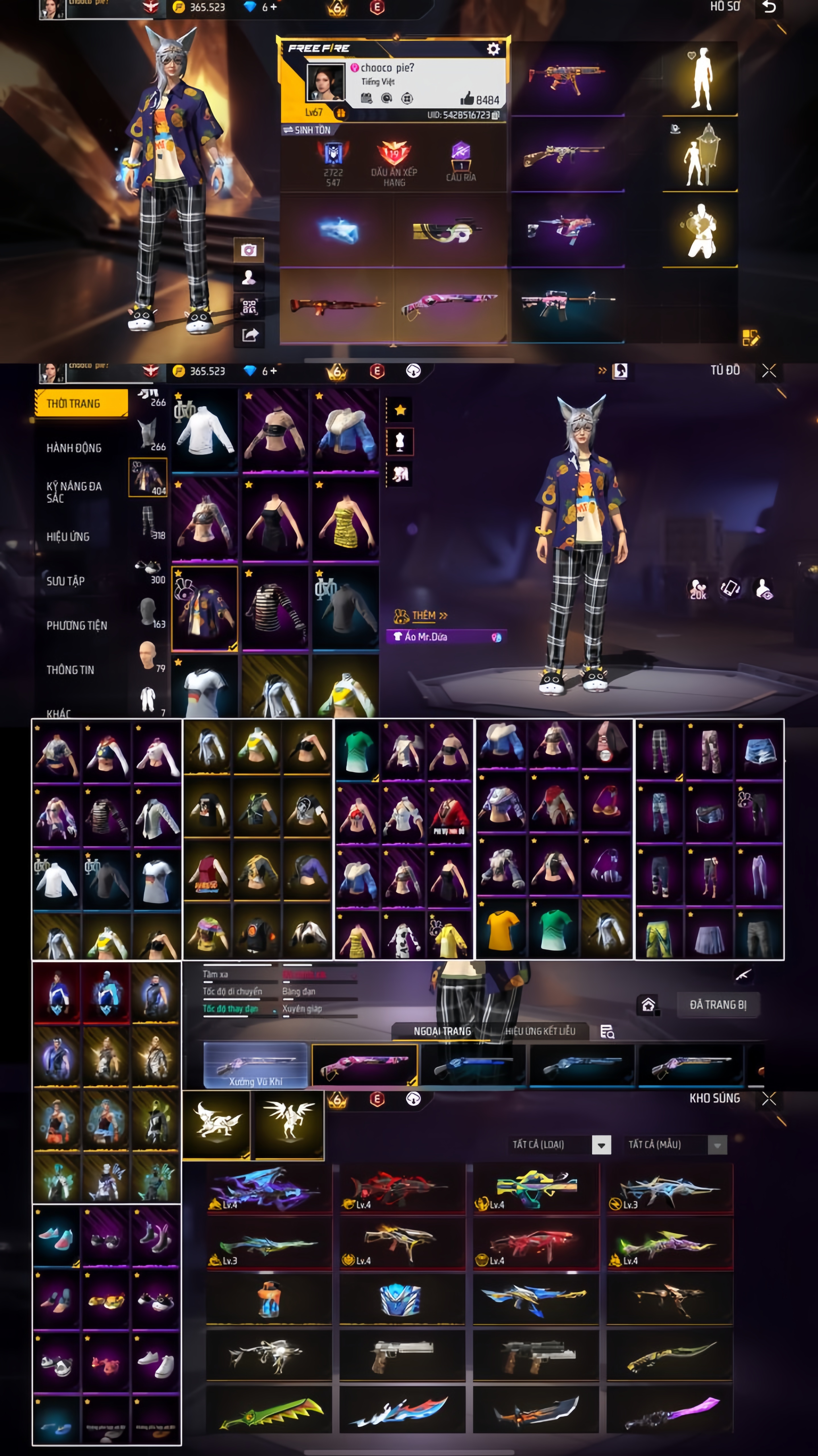Open the Tất Cả (Màu) dropdown

pos(717,1145)
